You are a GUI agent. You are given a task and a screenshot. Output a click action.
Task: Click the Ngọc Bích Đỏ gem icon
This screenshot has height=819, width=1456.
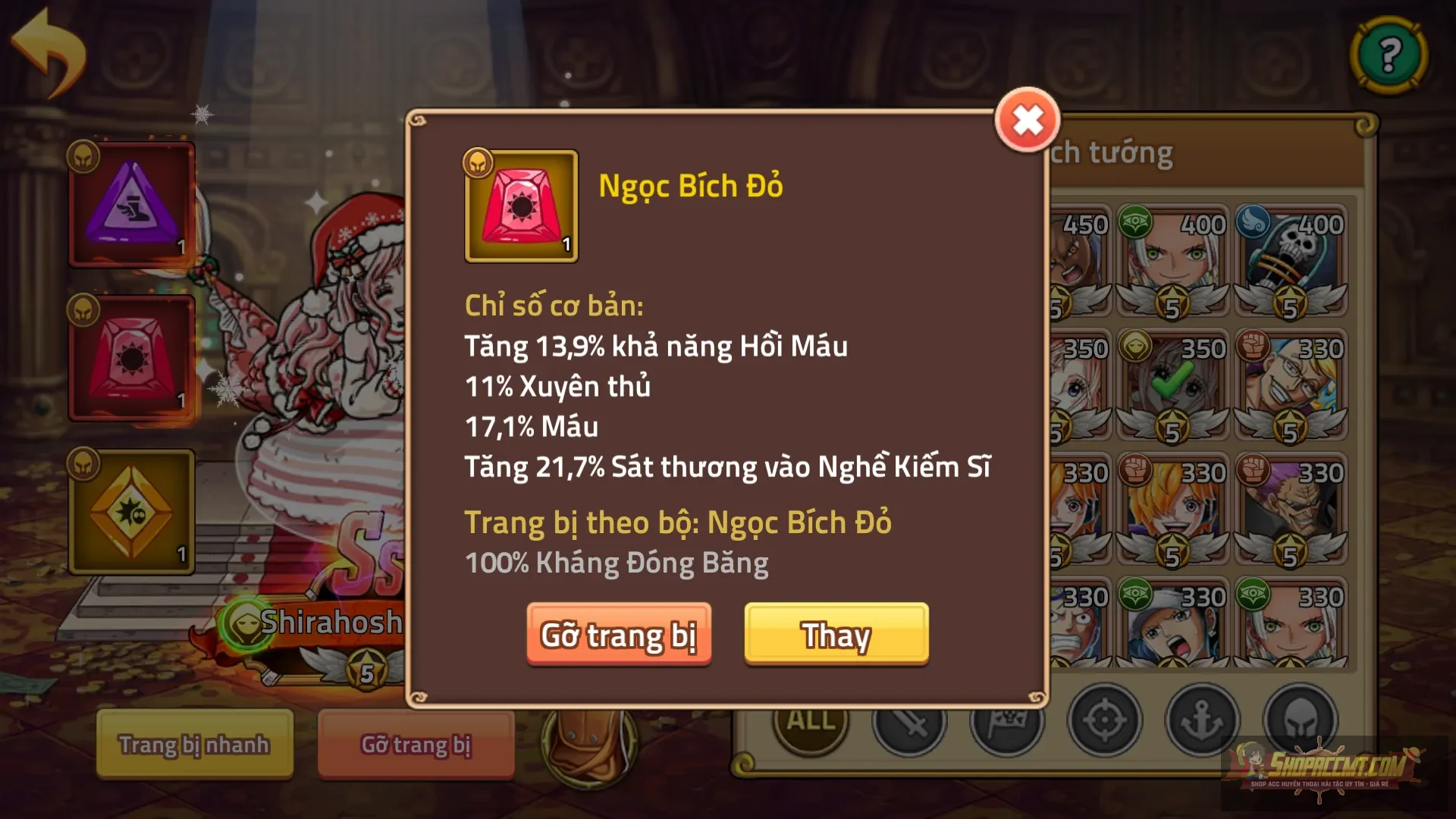tap(520, 206)
